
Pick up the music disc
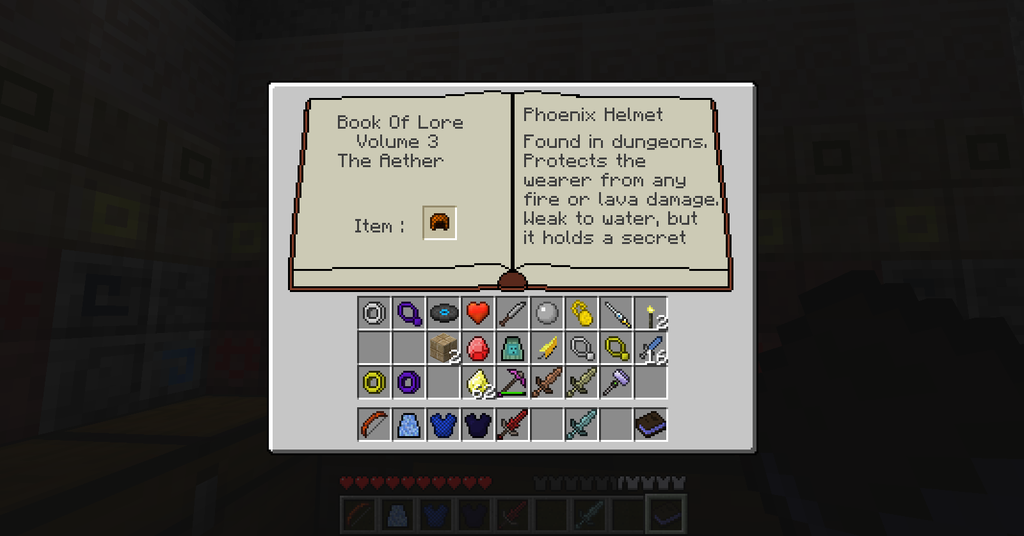point(444,313)
